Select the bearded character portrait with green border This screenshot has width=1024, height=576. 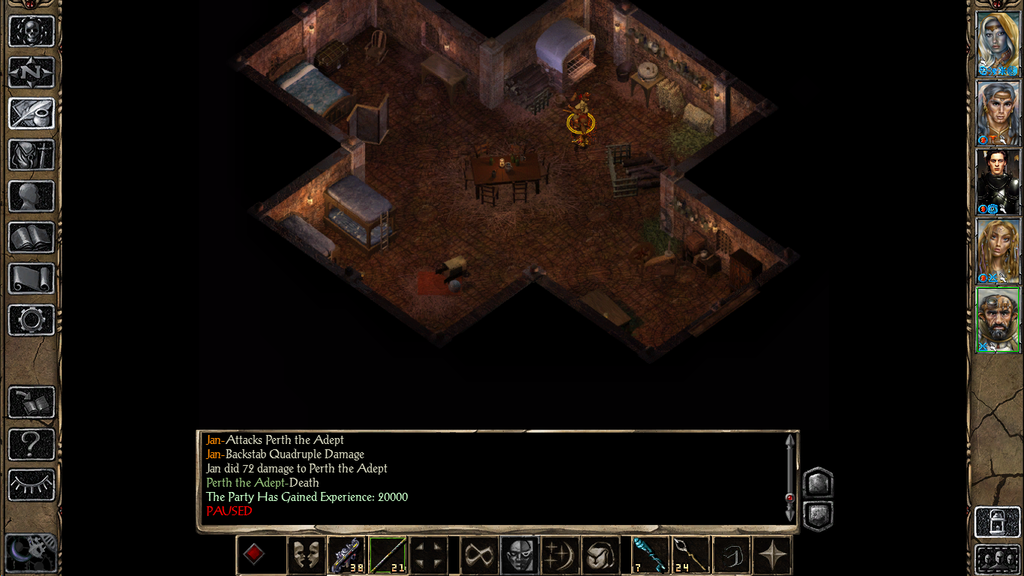997,319
